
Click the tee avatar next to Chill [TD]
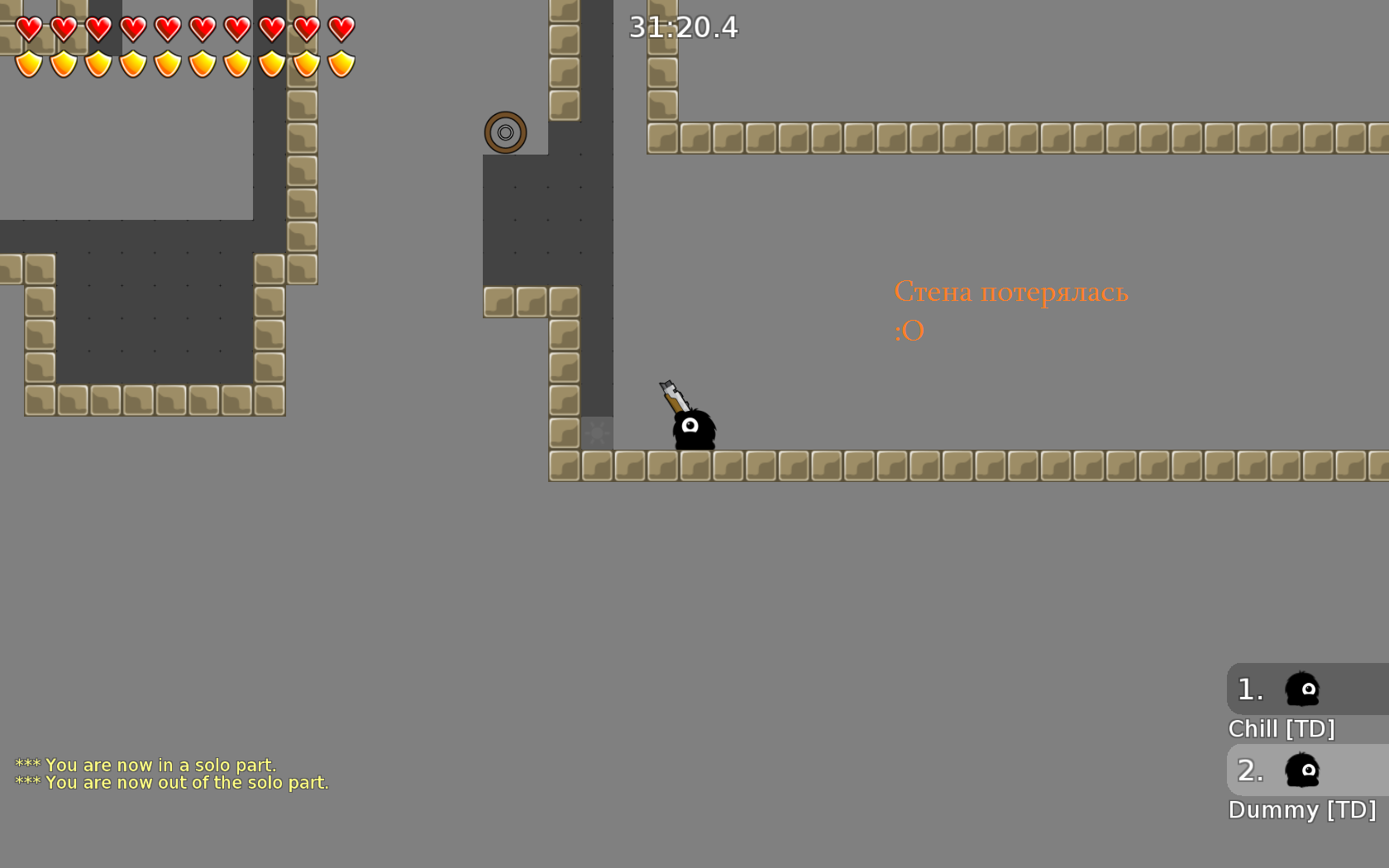click(x=1301, y=689)
